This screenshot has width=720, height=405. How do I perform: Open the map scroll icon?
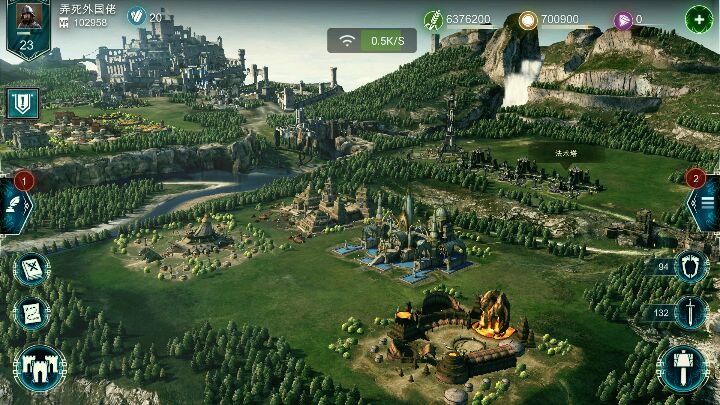pyautogui.click(x=30, y=270)
